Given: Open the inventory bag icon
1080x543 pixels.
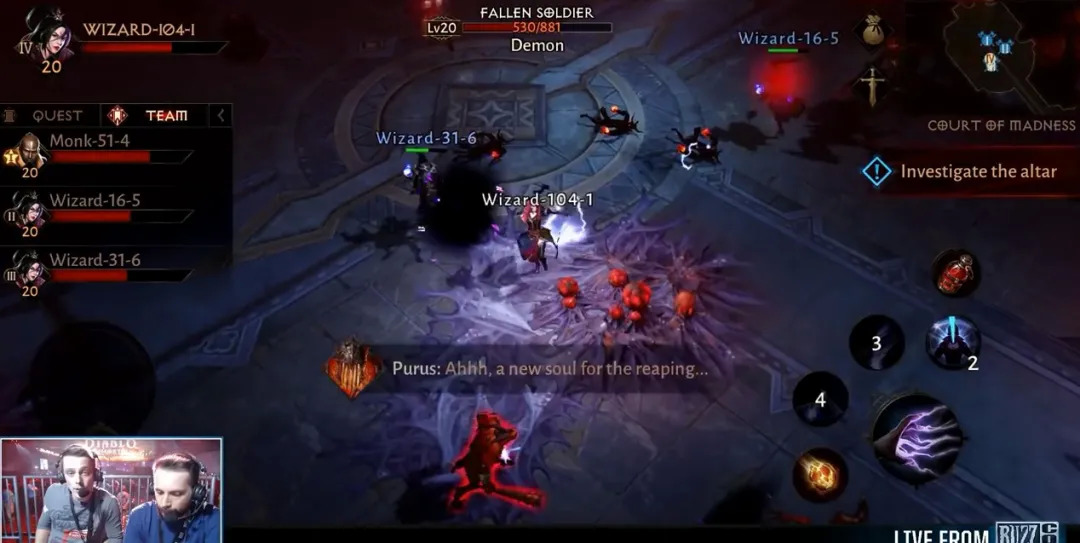Looking at the screenshot, I should tap(874, 27).
